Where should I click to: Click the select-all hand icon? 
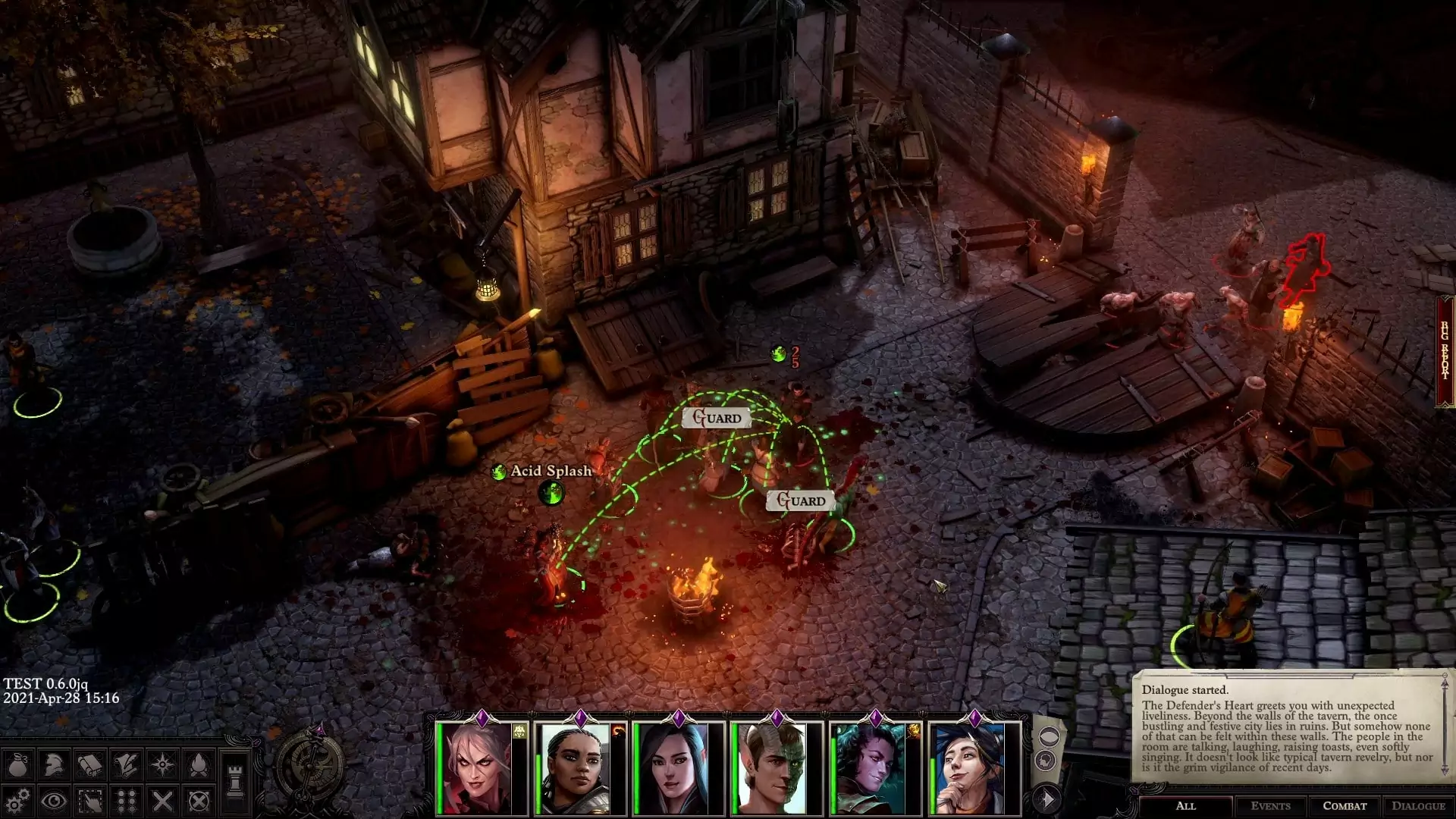tap(90, 801)
